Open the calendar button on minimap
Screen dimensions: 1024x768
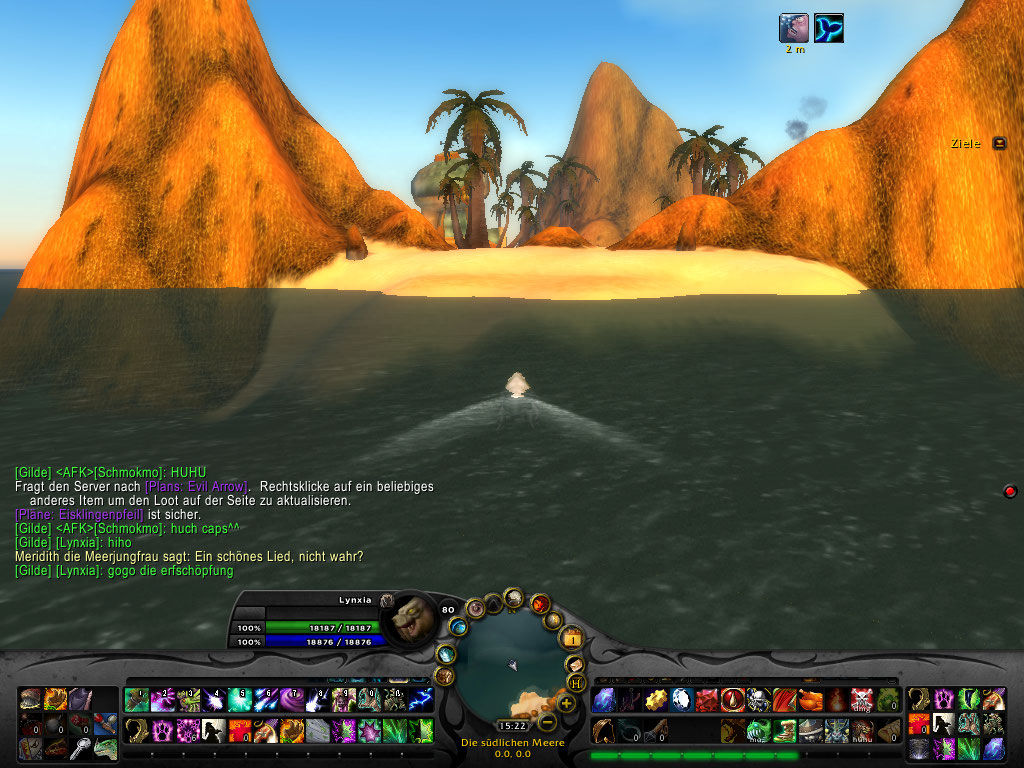point(572,637)
